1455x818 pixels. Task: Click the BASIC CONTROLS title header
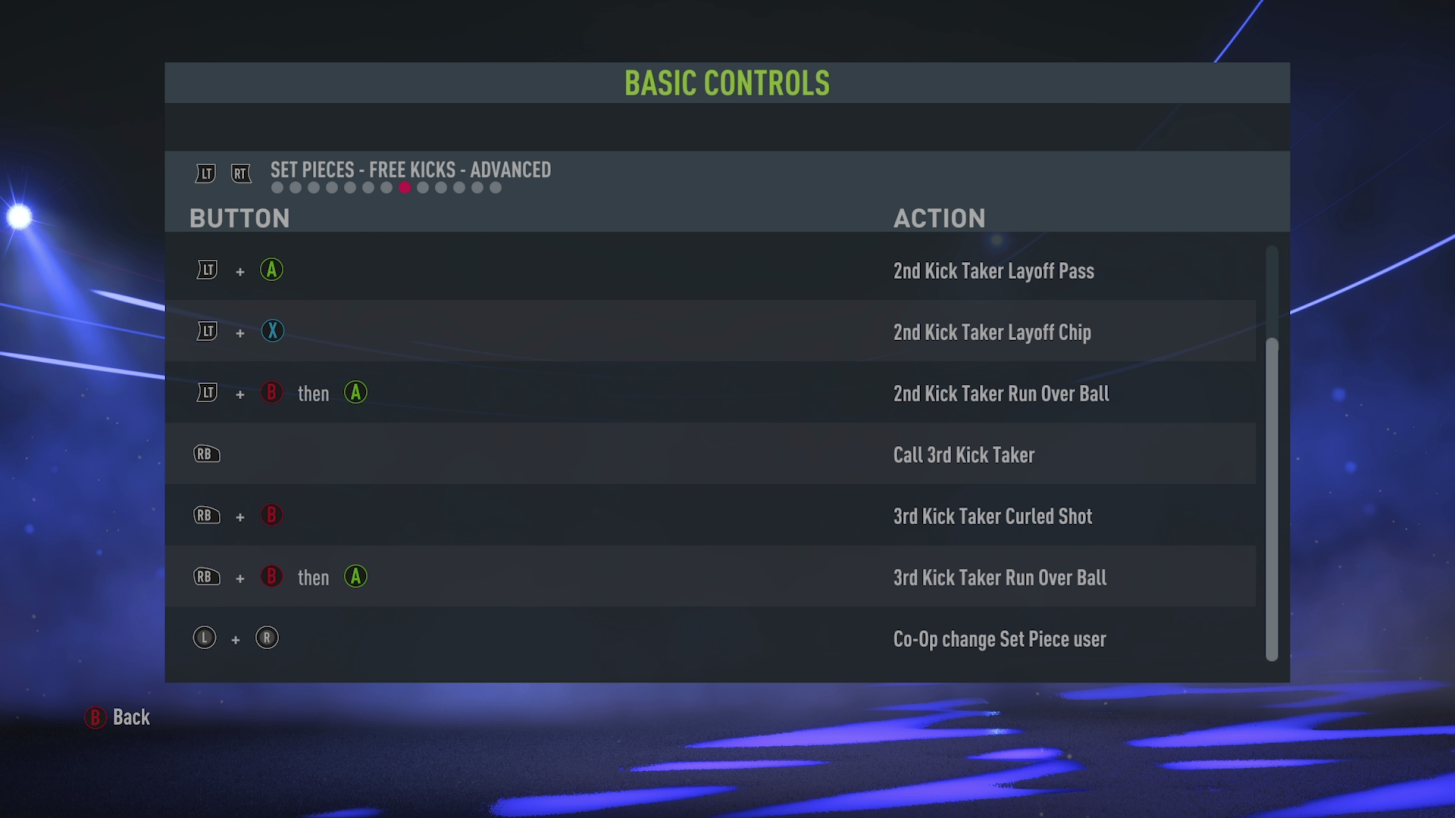727,83
